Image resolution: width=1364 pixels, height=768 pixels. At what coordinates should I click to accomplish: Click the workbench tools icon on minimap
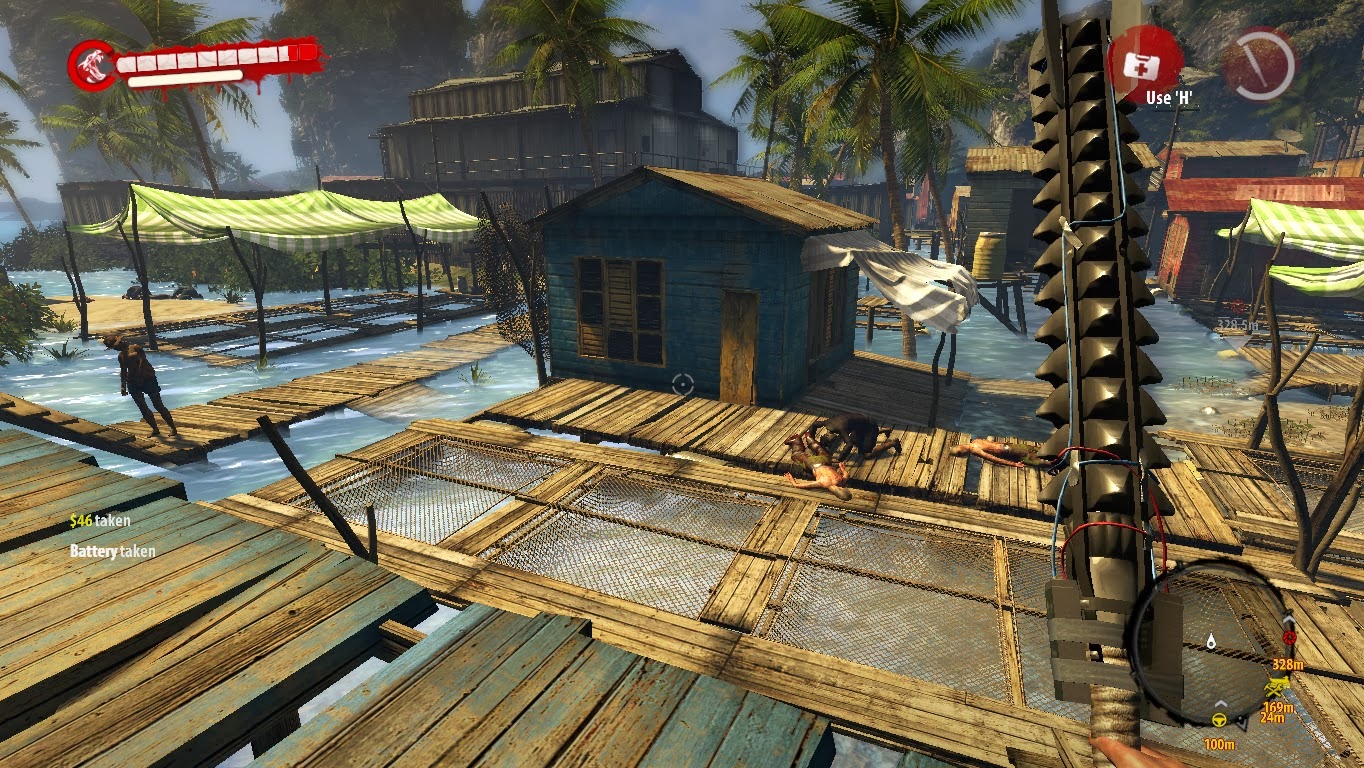pos(1278,686)
